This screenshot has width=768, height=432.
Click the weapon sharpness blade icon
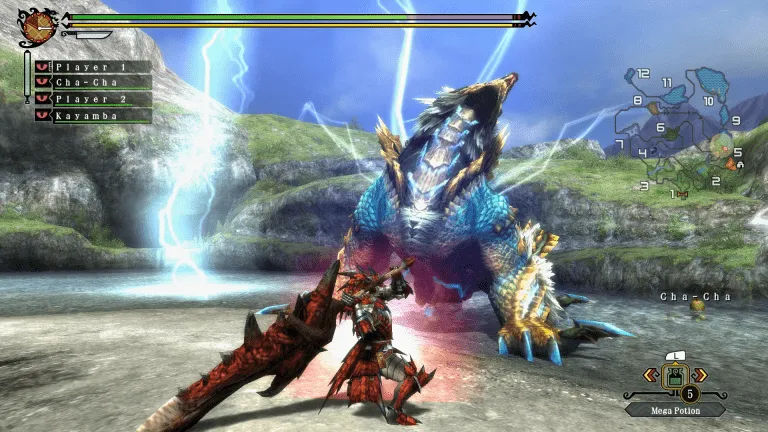(x=86, y=35)
